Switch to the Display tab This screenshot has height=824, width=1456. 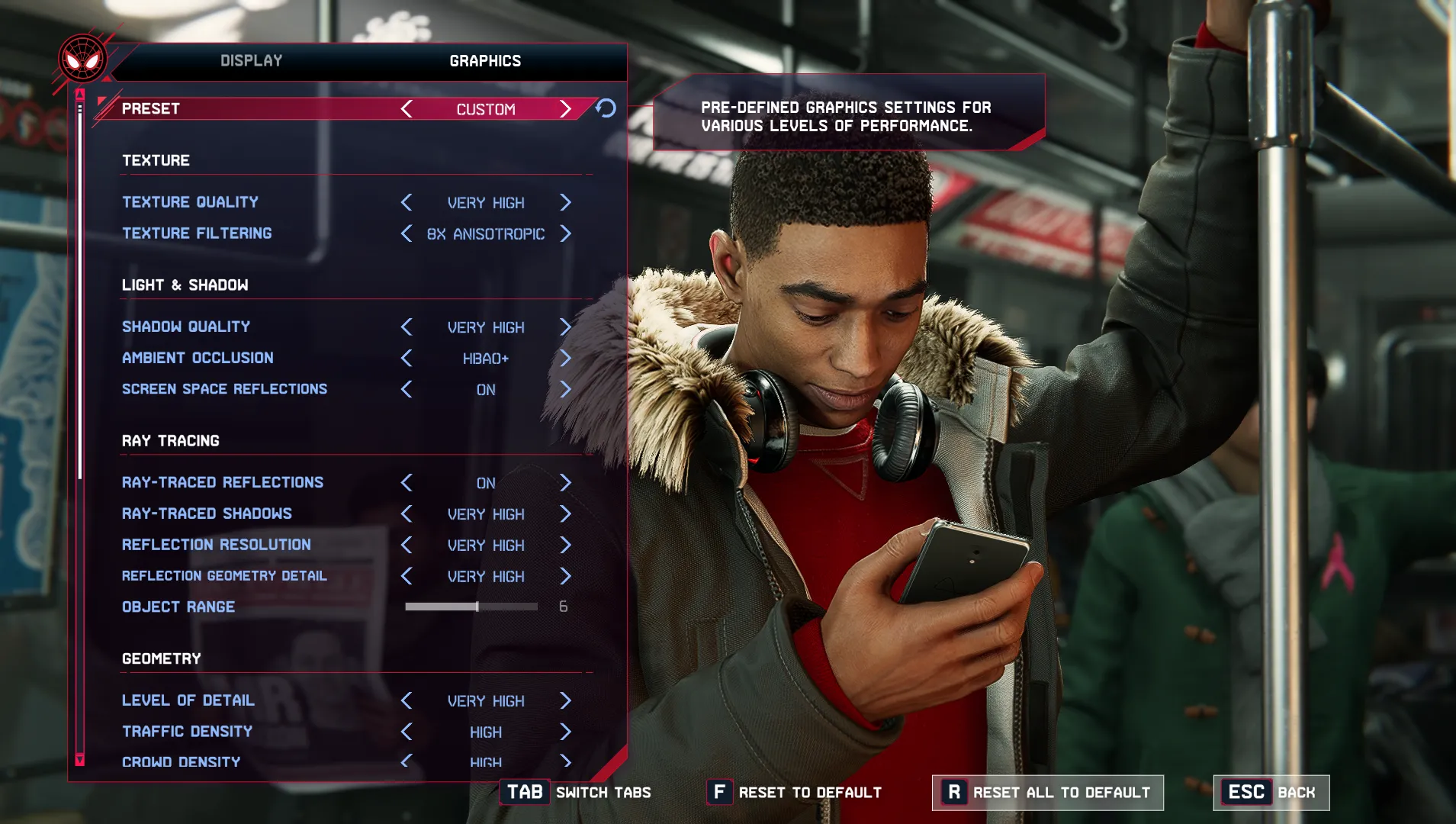[251, 61]
